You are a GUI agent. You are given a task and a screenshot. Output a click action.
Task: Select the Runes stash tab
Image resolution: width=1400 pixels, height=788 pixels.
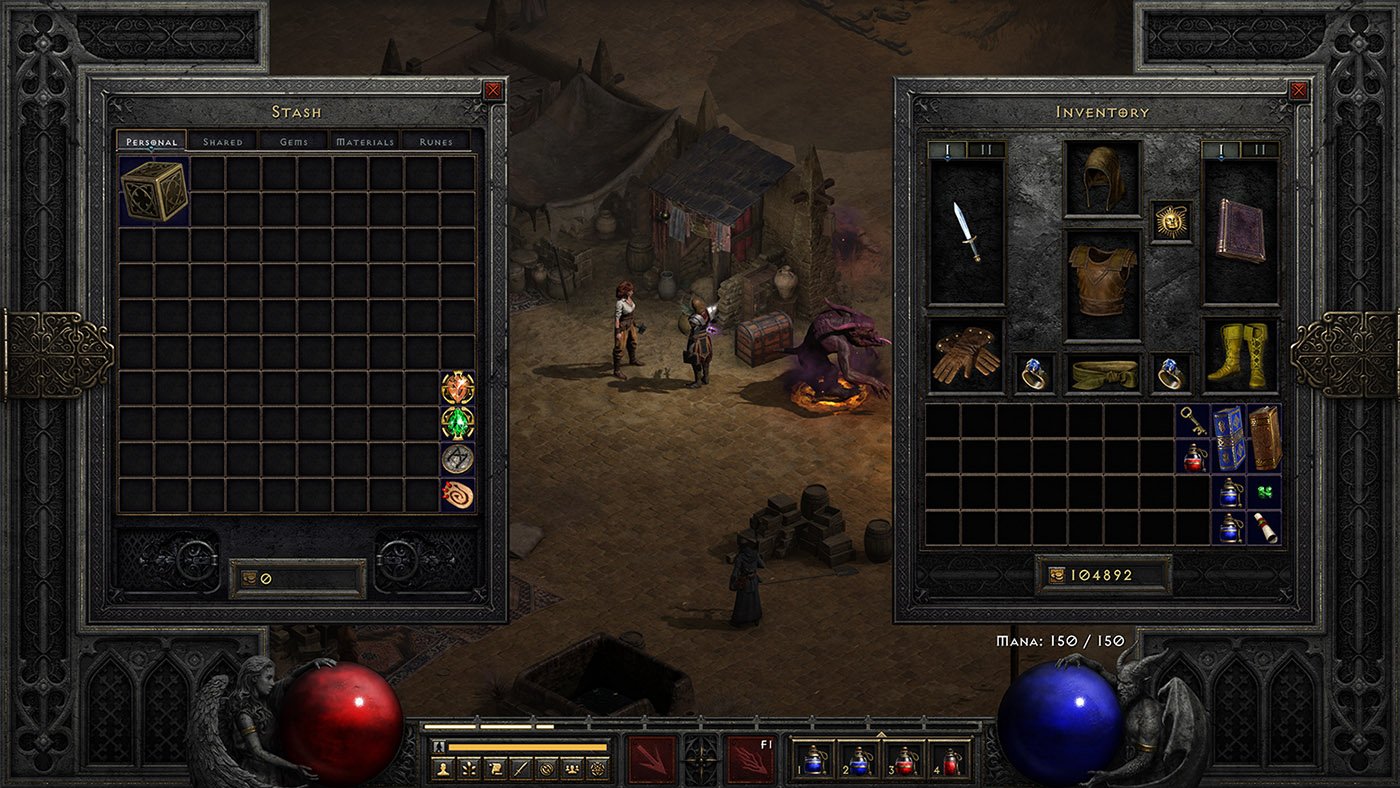point(436,142)
